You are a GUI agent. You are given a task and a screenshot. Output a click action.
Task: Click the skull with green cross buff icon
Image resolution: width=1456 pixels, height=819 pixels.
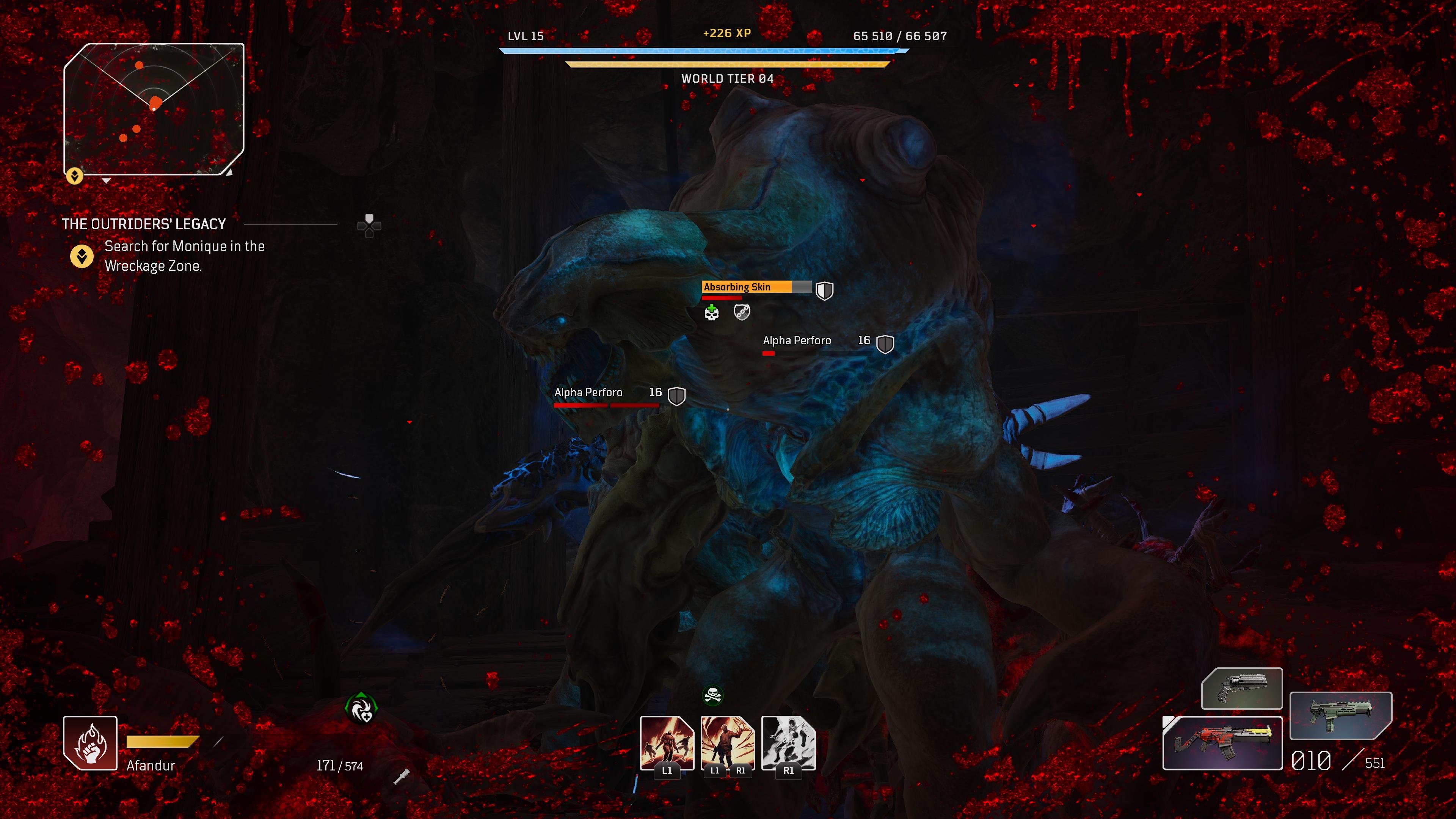(712, 312)
